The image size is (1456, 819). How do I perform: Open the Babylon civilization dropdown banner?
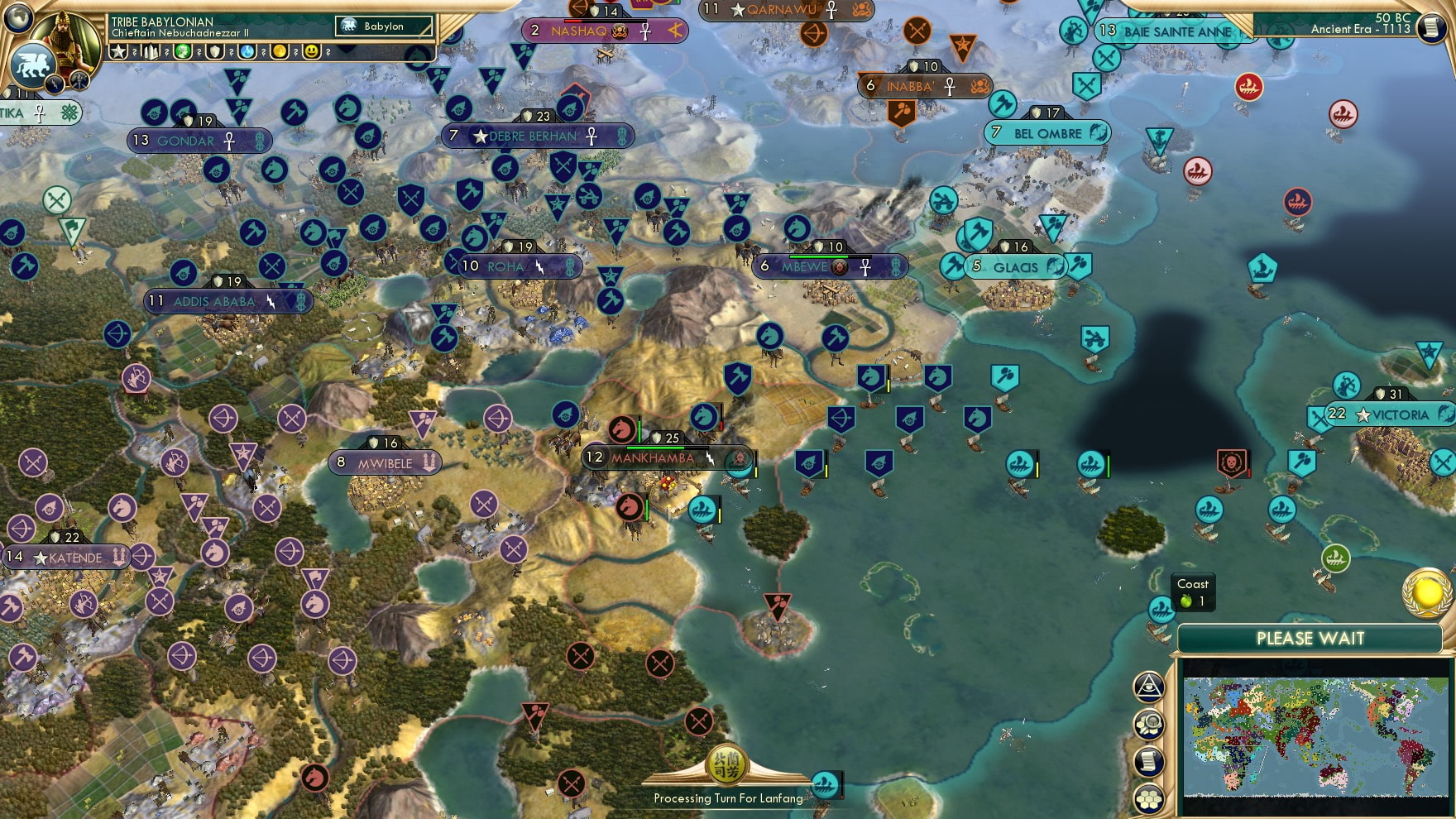382,26
